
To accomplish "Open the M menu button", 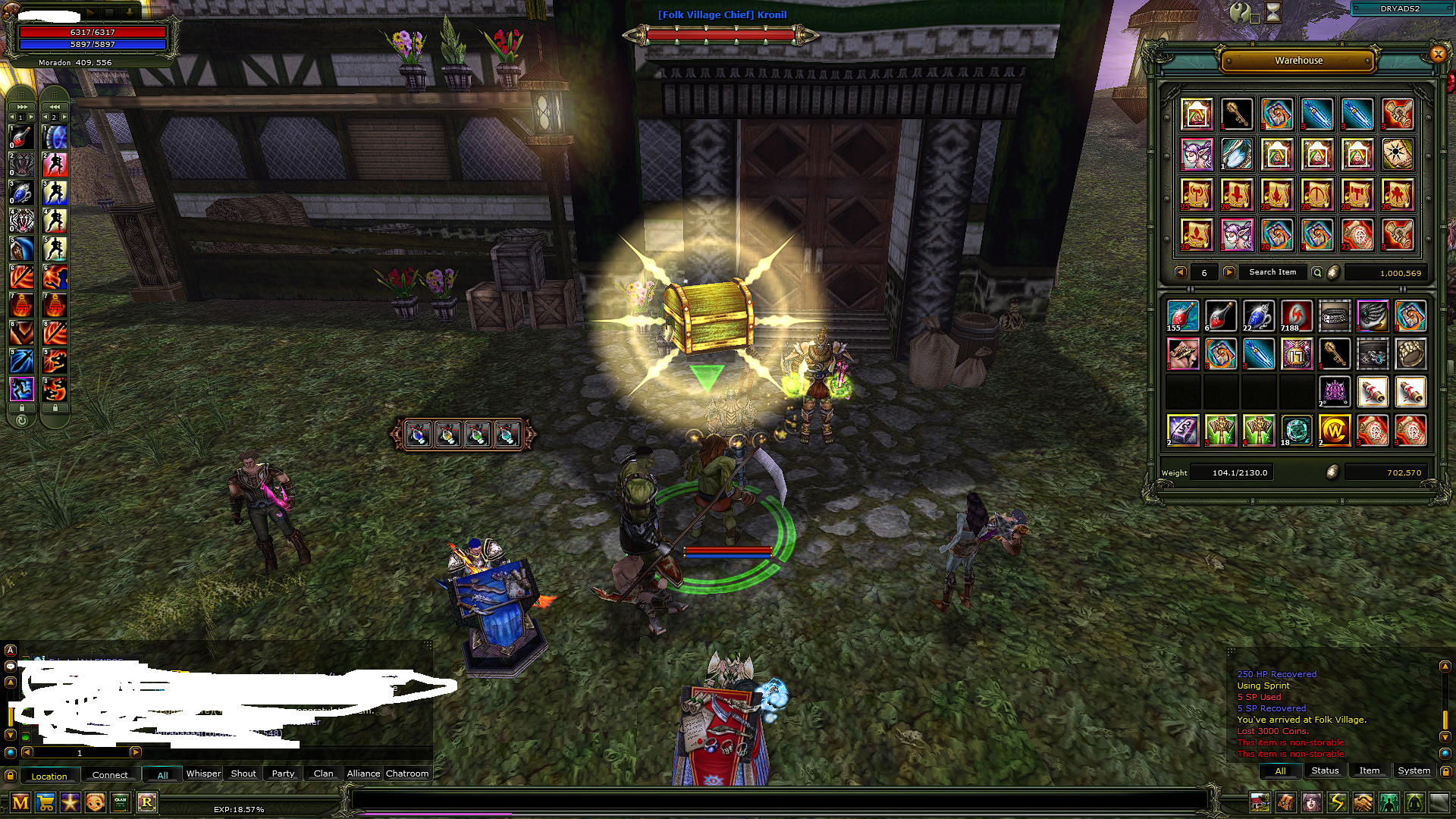I will [x=20, y=802].
